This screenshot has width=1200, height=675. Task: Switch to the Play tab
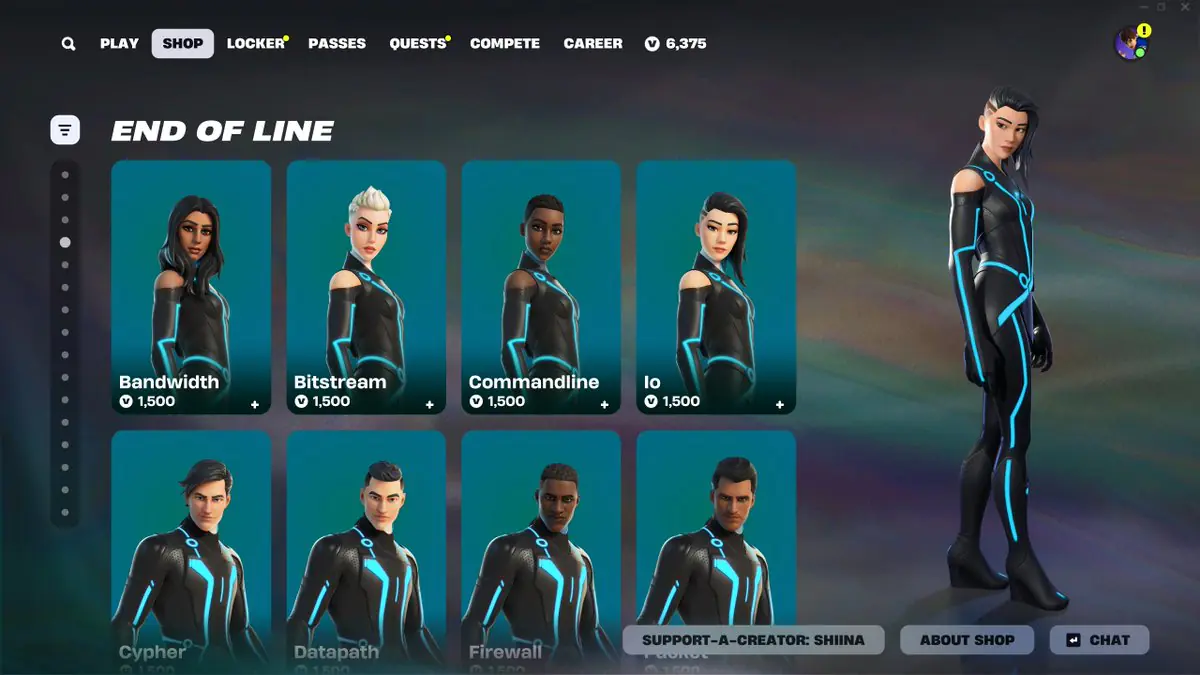tap(119, 44)
